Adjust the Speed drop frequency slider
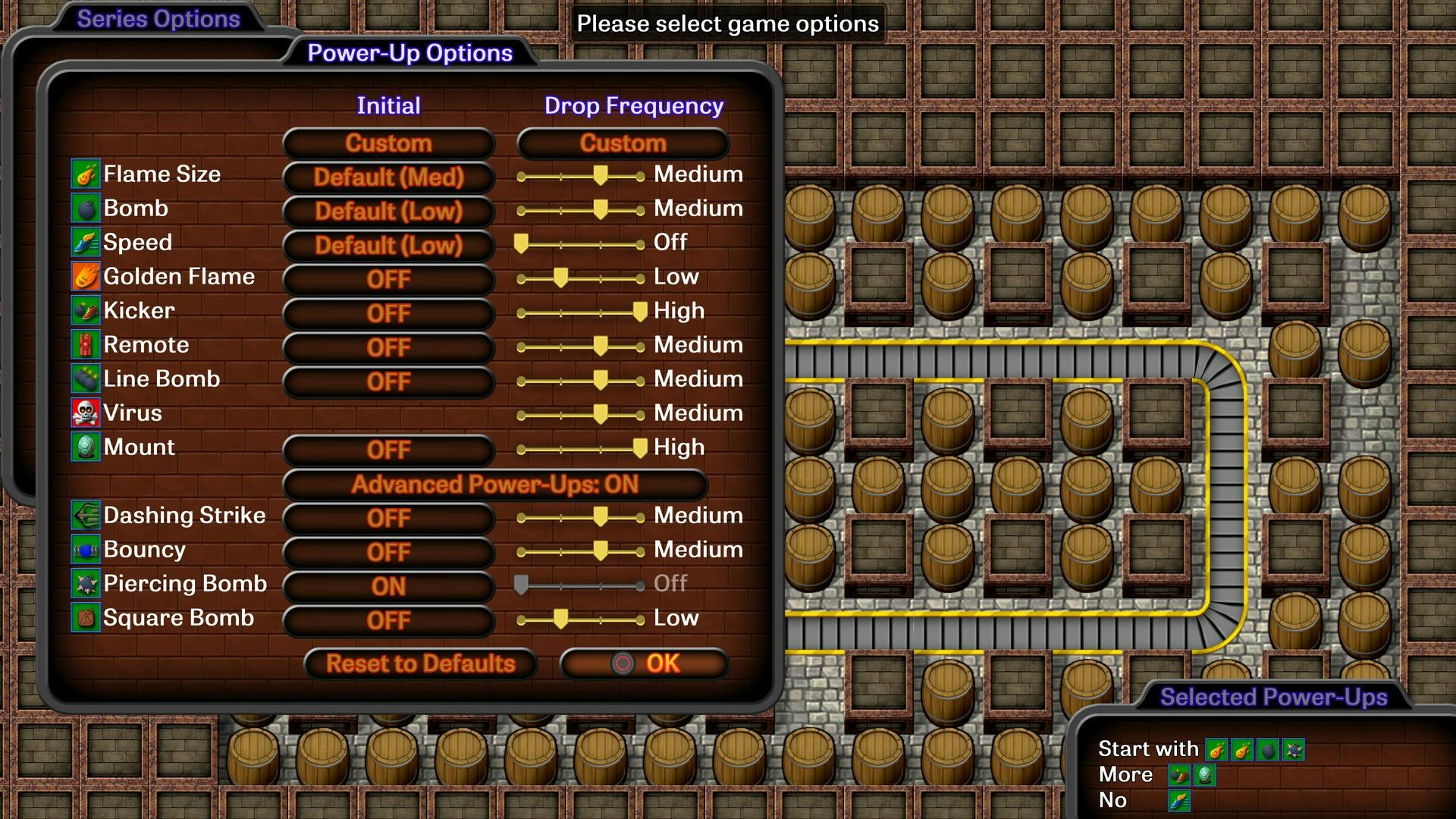Screen dimensions: 1456x819 (521, 244)
